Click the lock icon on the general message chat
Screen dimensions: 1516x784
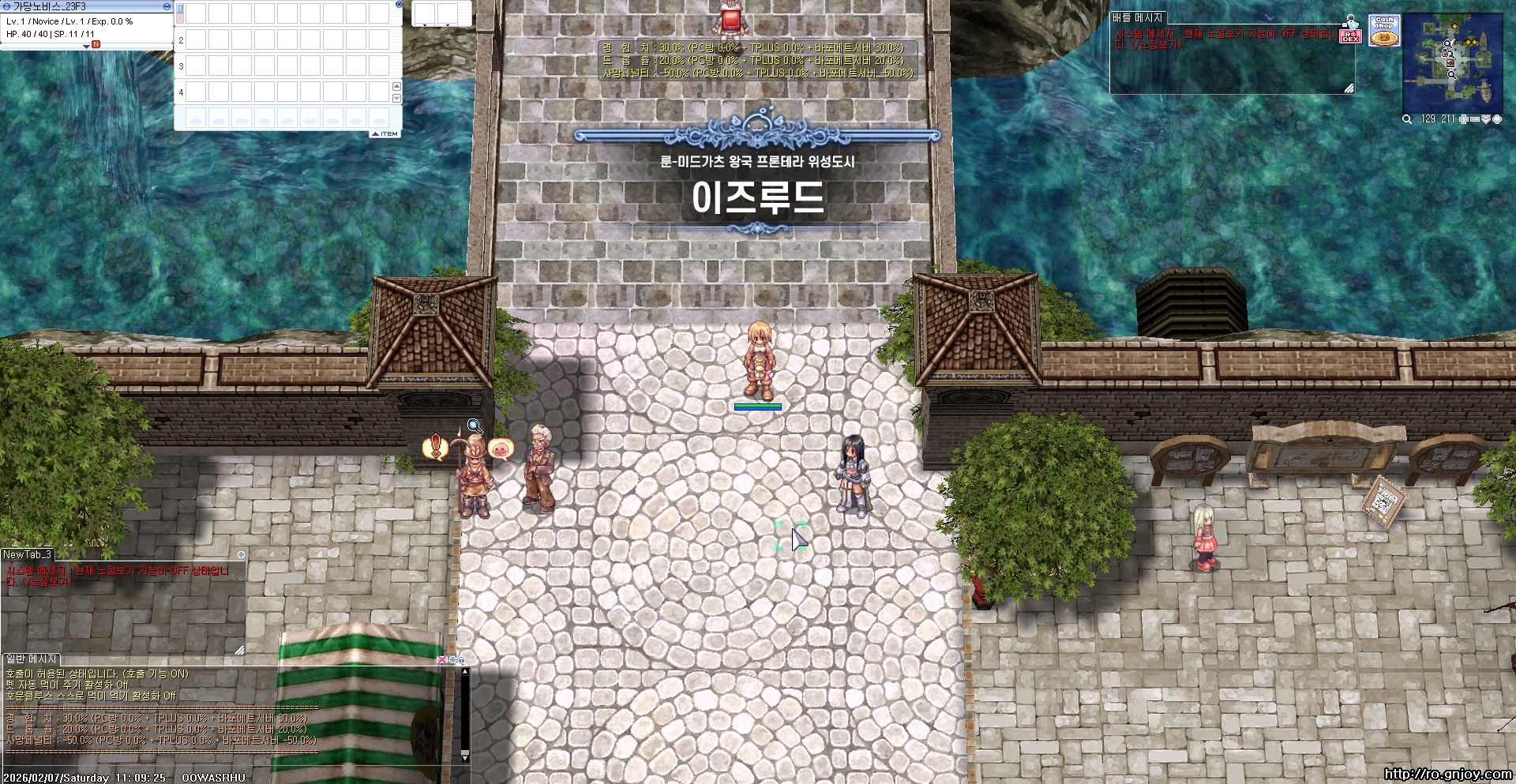point(462,660)
